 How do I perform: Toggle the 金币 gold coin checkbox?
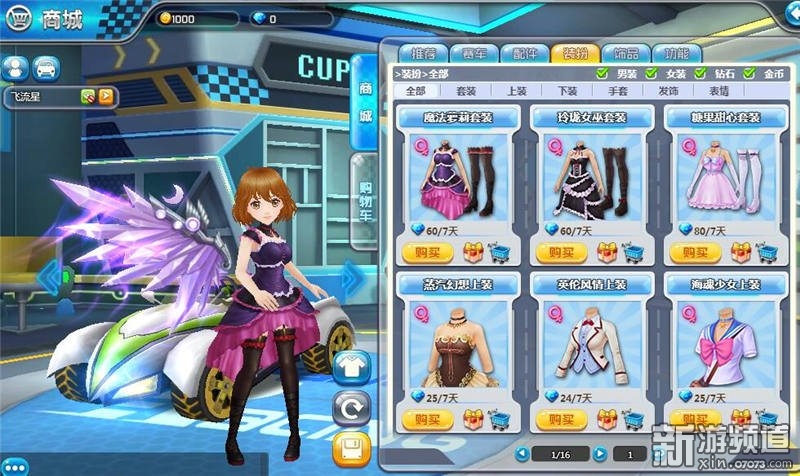pos(750,73)
